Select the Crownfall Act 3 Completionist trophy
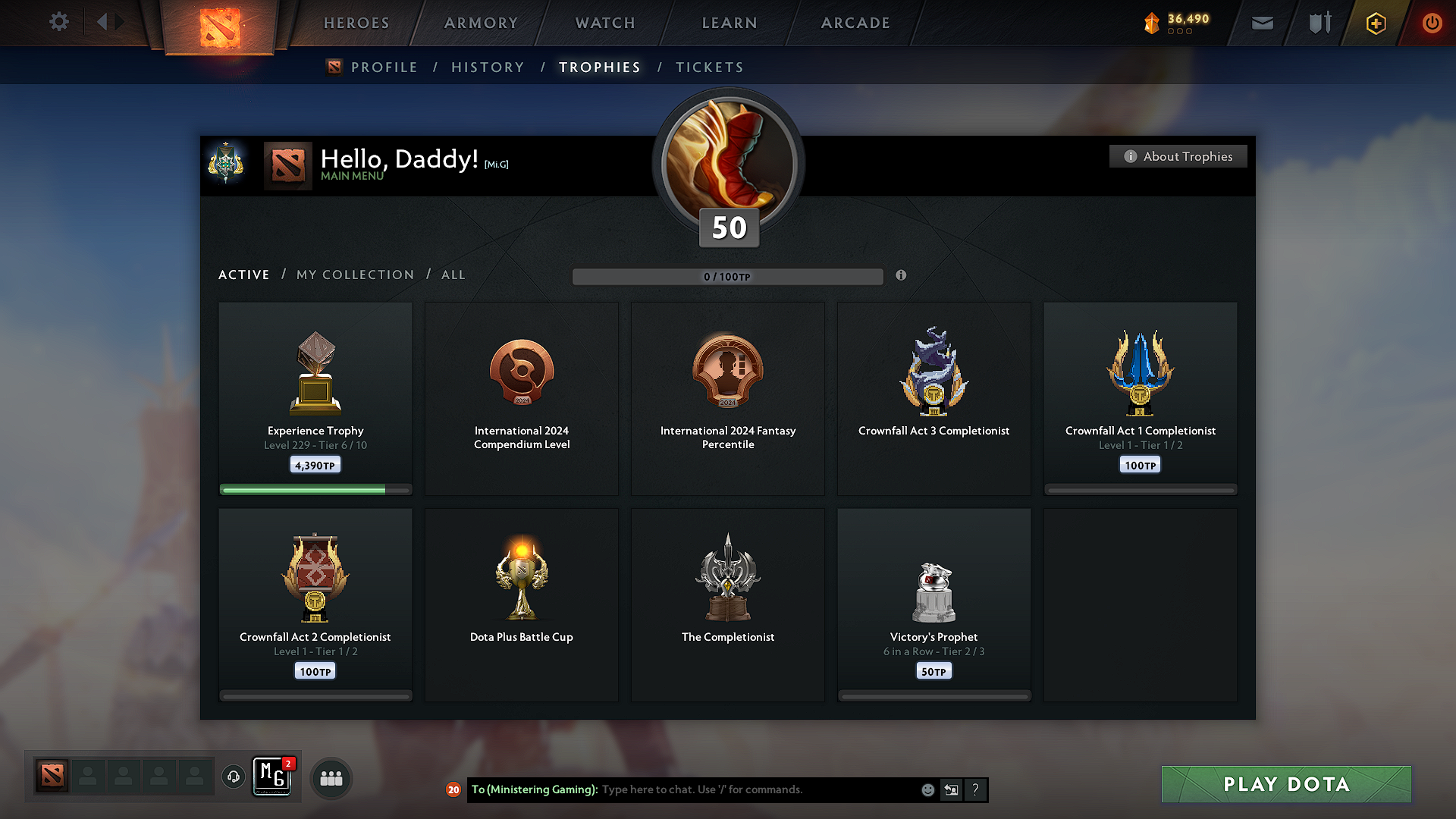Screen dimensions: 1456x819 click(x=934, y=398)
